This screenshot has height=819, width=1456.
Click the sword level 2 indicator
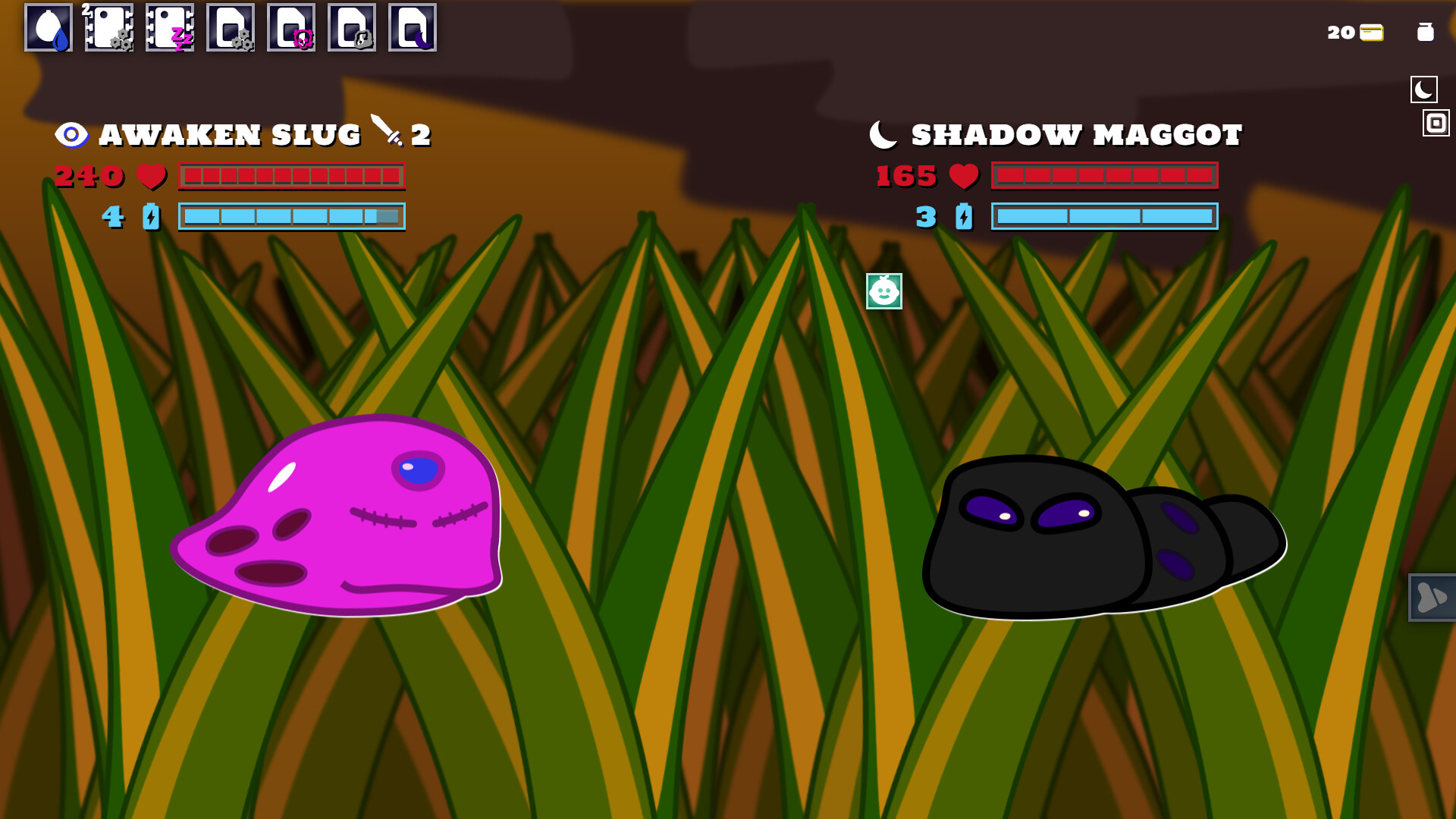pos(402,133)
